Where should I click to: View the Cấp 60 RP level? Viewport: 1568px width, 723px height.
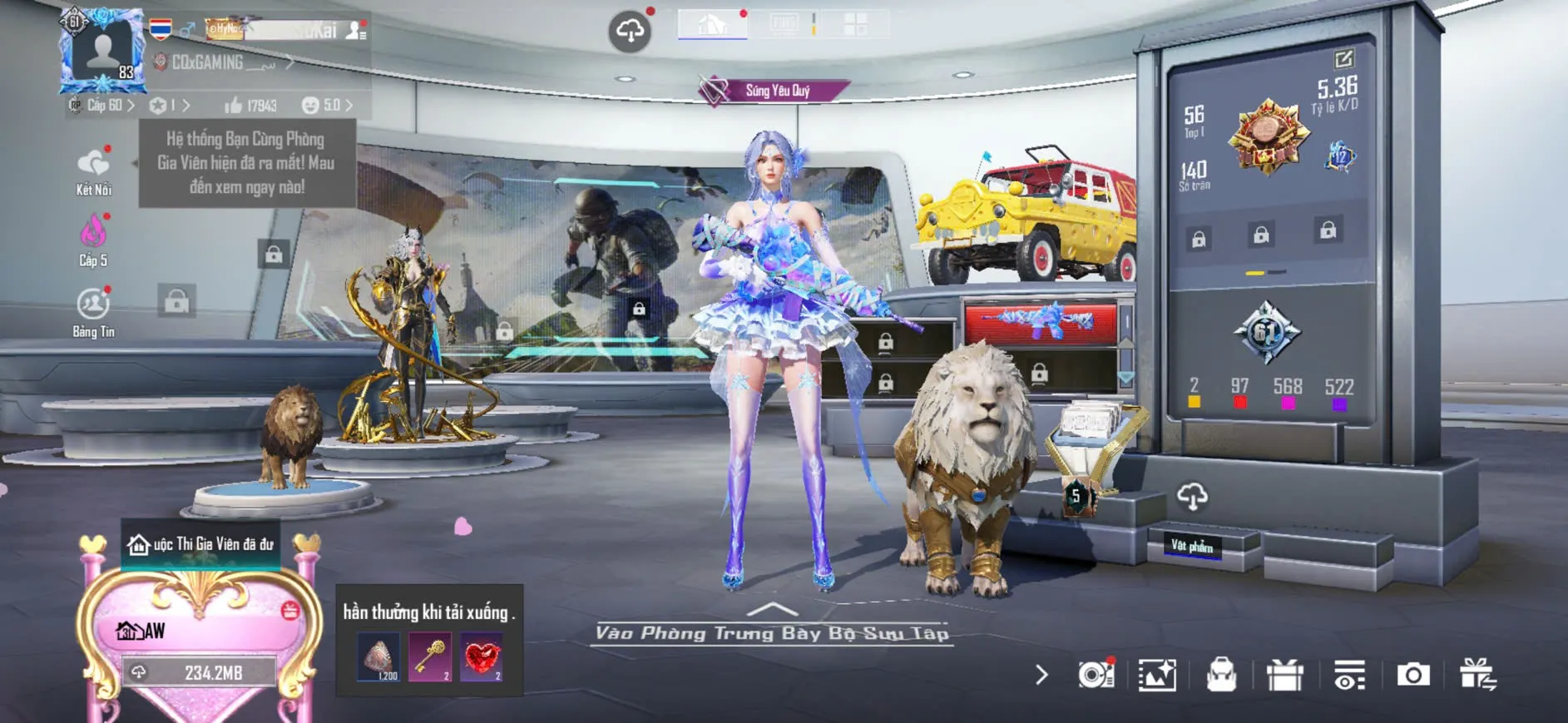[x=104, y=106]
